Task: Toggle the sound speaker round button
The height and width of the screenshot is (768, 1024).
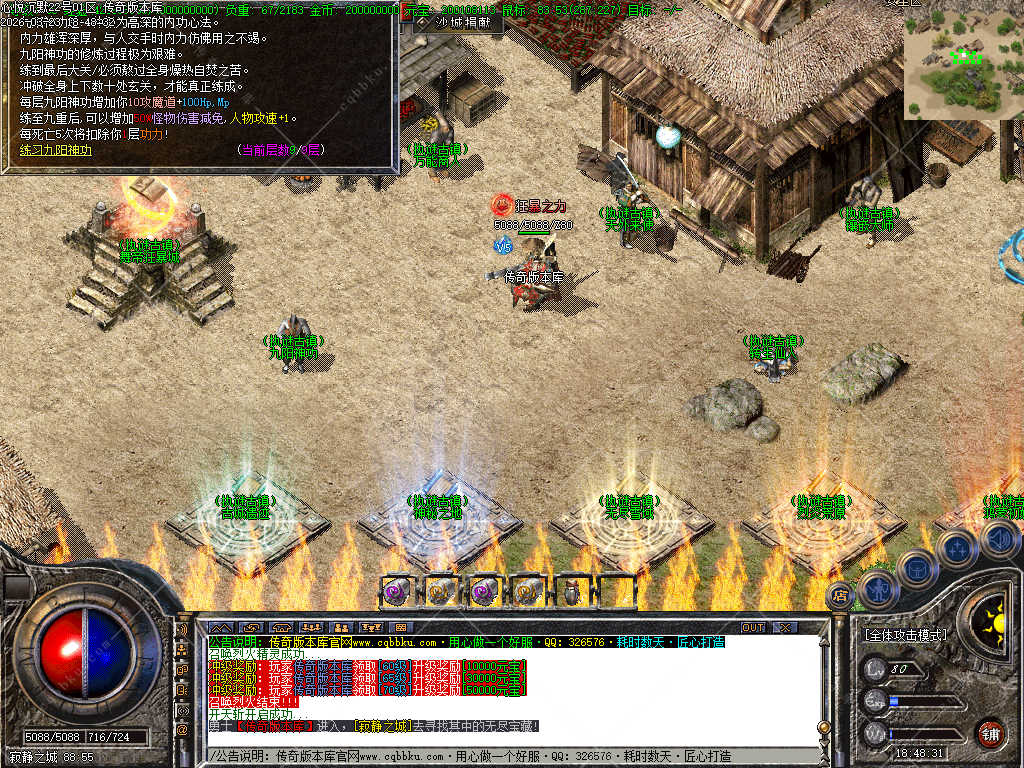Action: (1000, 540)
